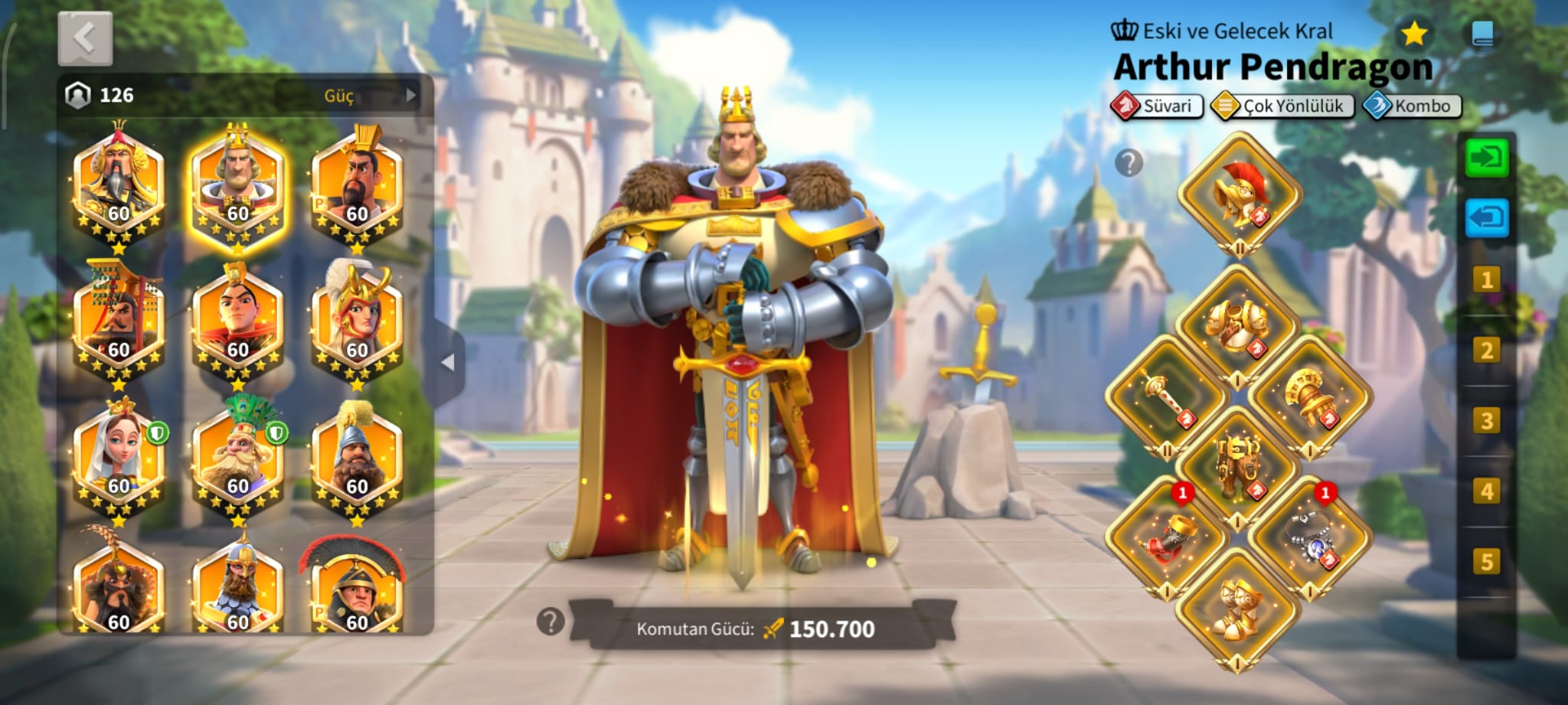
Task: Select the golden gauntlet equipment slot
Action: point(1310,397)
